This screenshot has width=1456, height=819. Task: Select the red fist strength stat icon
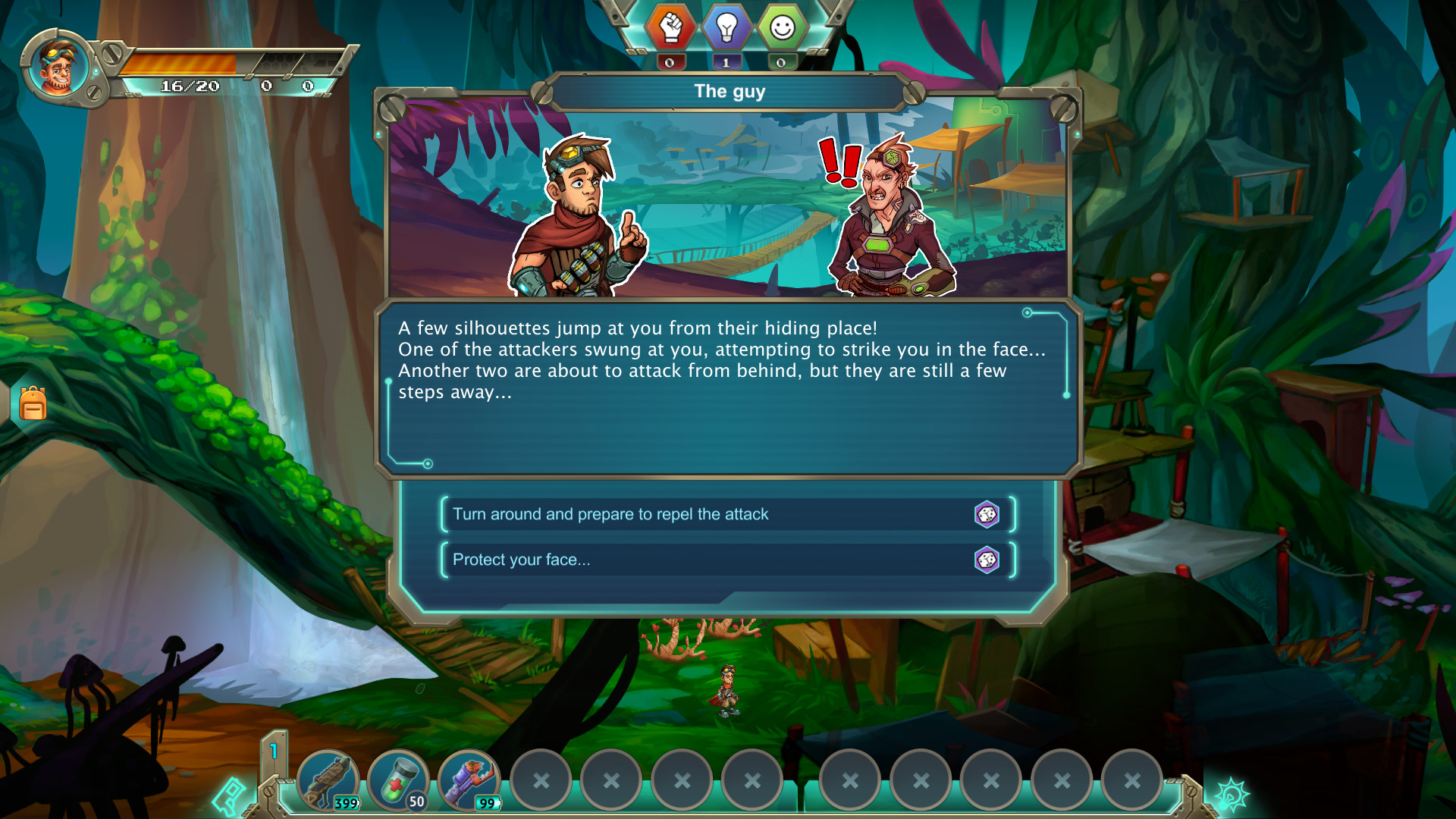(670, 27)
